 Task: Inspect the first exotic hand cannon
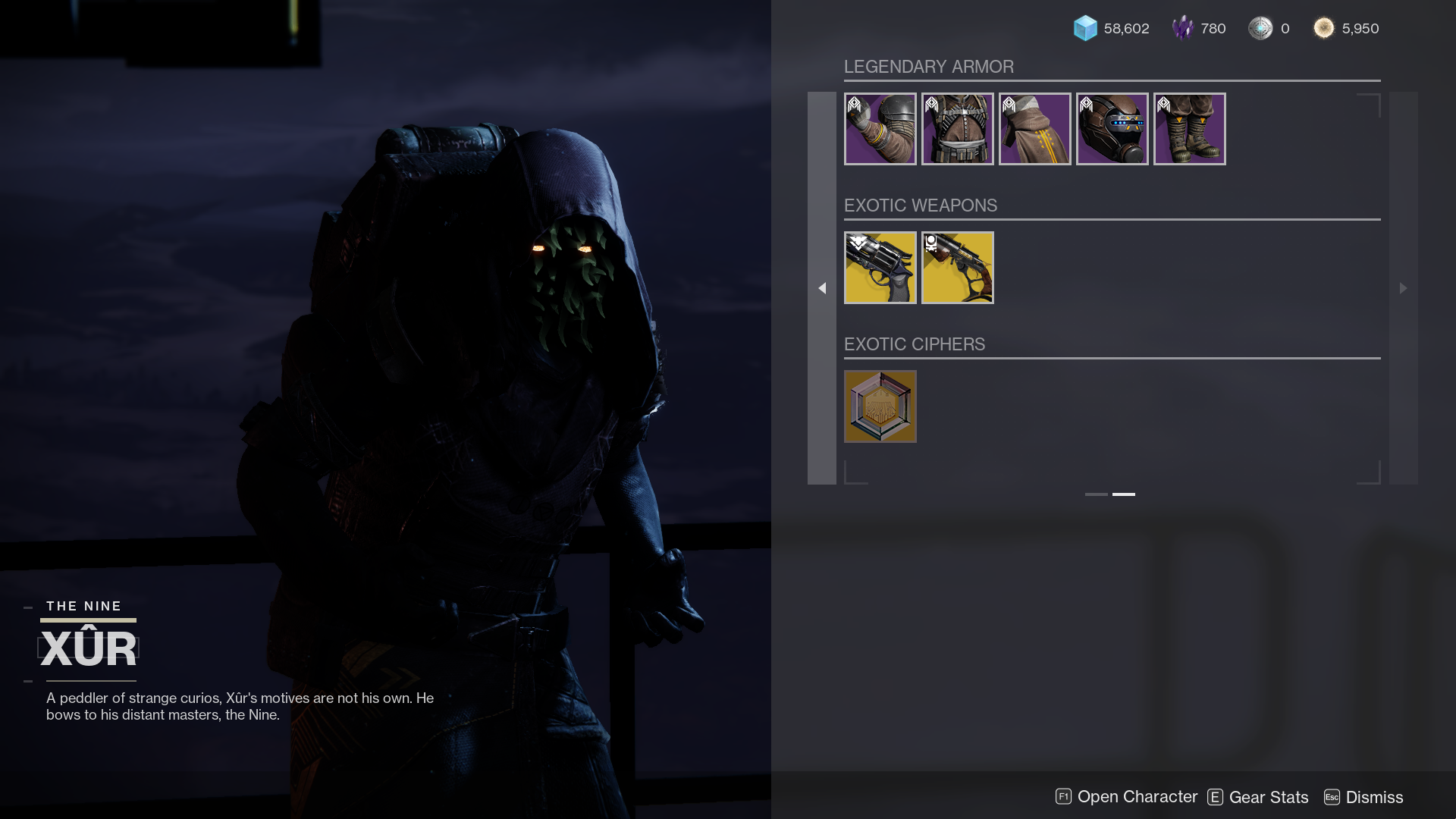point(880,268)
